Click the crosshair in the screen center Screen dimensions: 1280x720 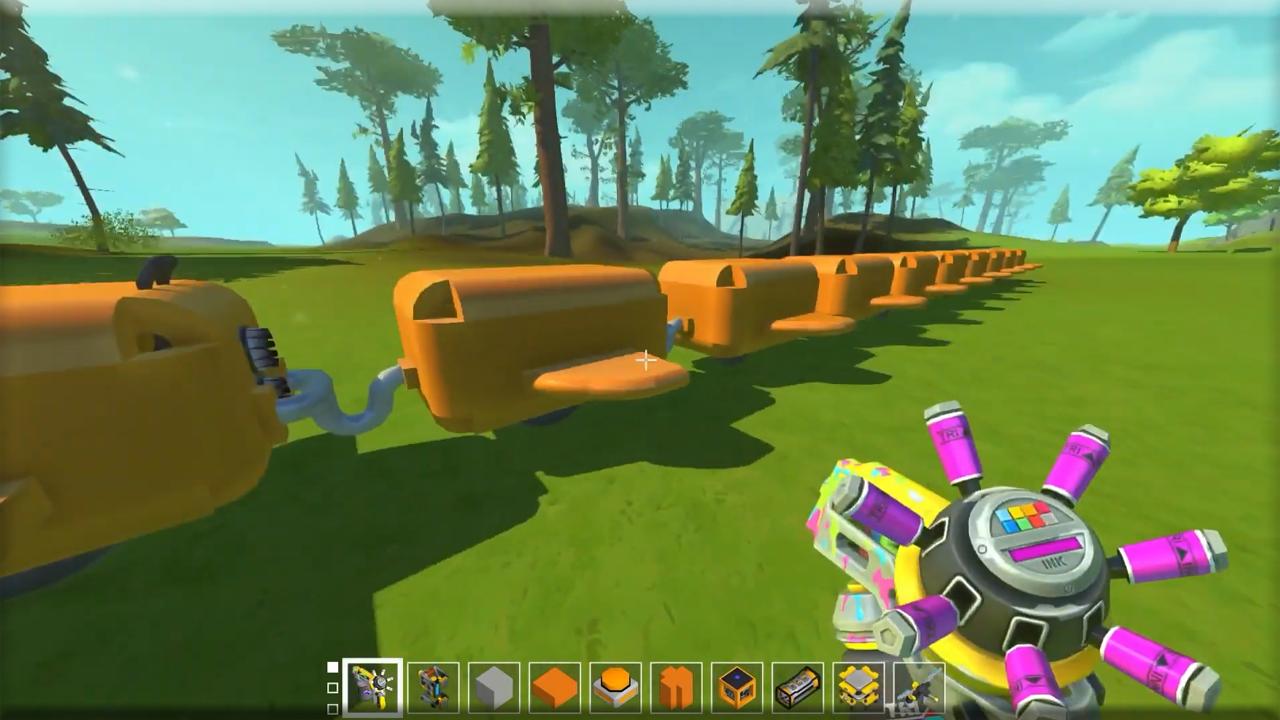[x=644, y=360]
